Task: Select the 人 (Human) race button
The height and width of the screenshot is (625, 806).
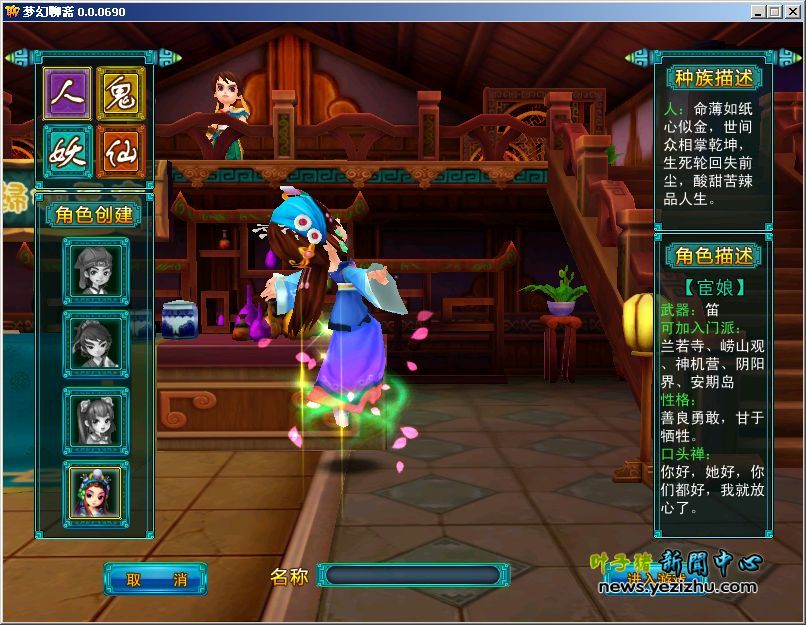Action: [x=67, y=94]
